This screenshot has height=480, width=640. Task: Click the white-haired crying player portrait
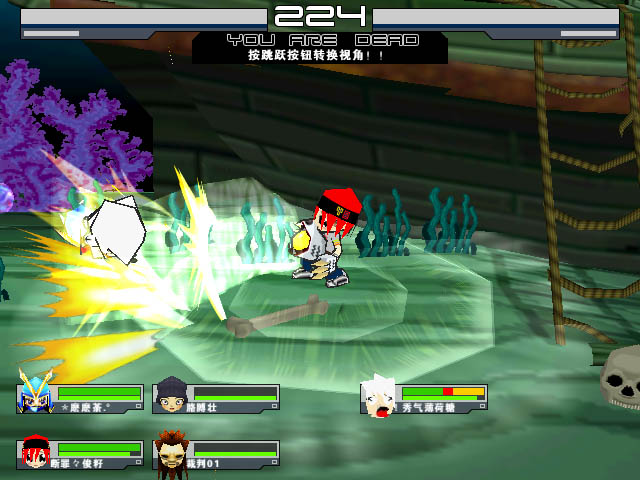pyautogui.click(x=379, y=398)
